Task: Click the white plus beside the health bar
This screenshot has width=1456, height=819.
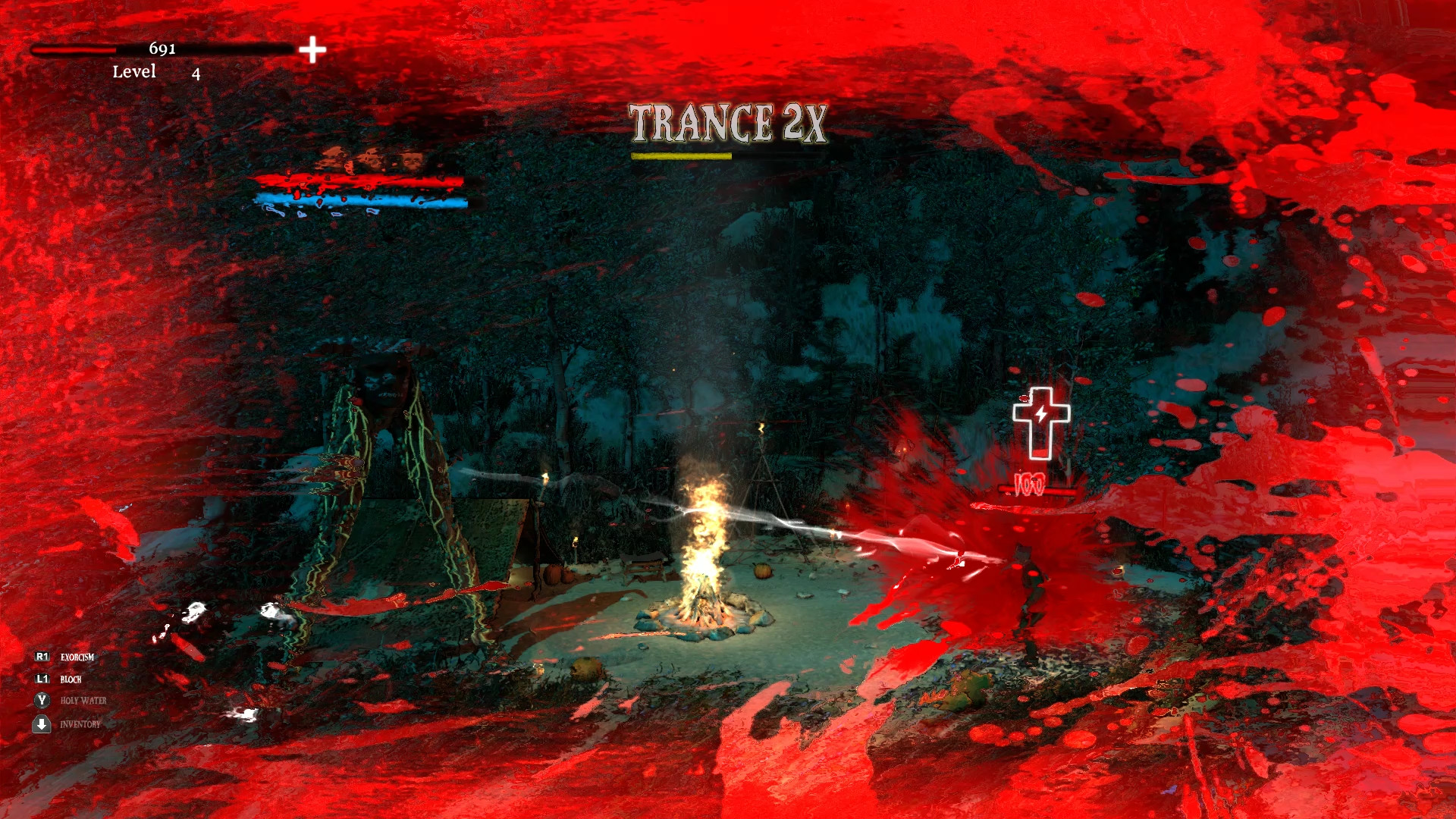Action: 312,51
